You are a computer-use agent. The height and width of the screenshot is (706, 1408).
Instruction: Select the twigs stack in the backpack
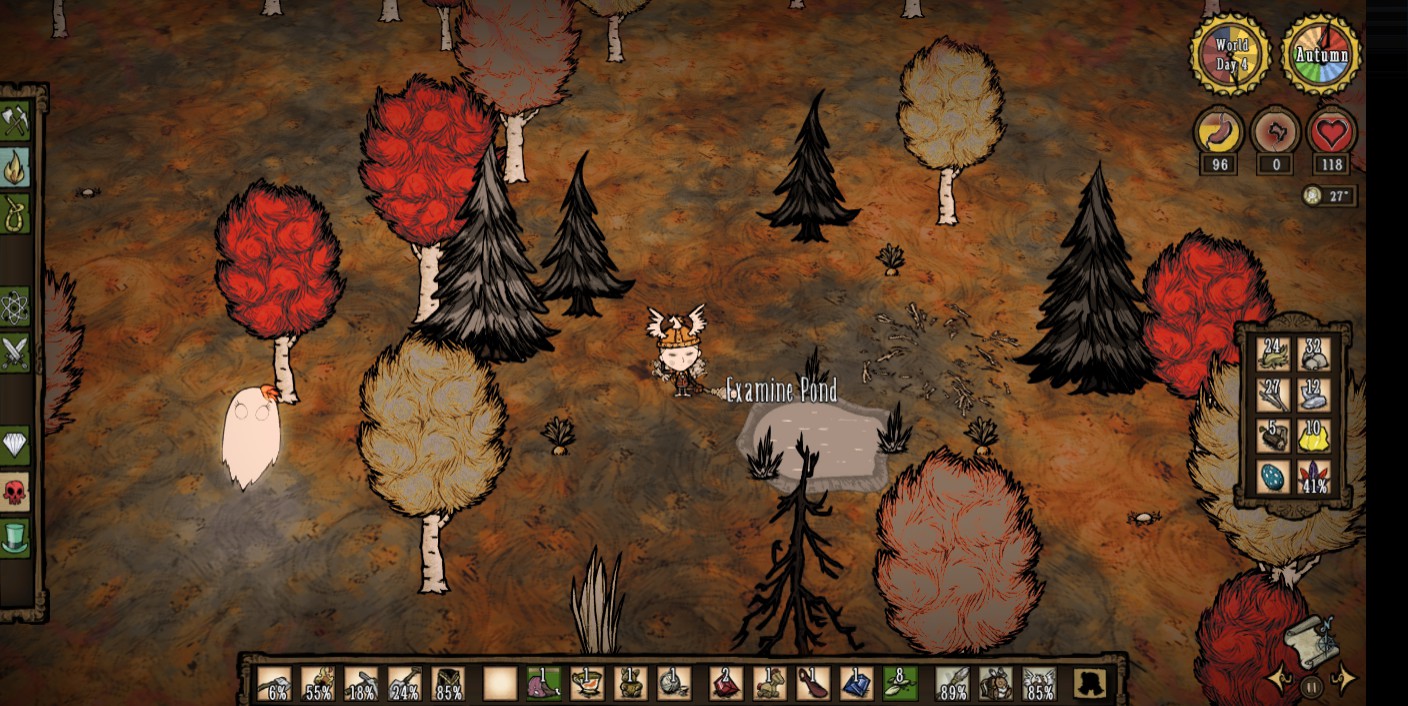pyautogui.click(x=1272, y=395)
